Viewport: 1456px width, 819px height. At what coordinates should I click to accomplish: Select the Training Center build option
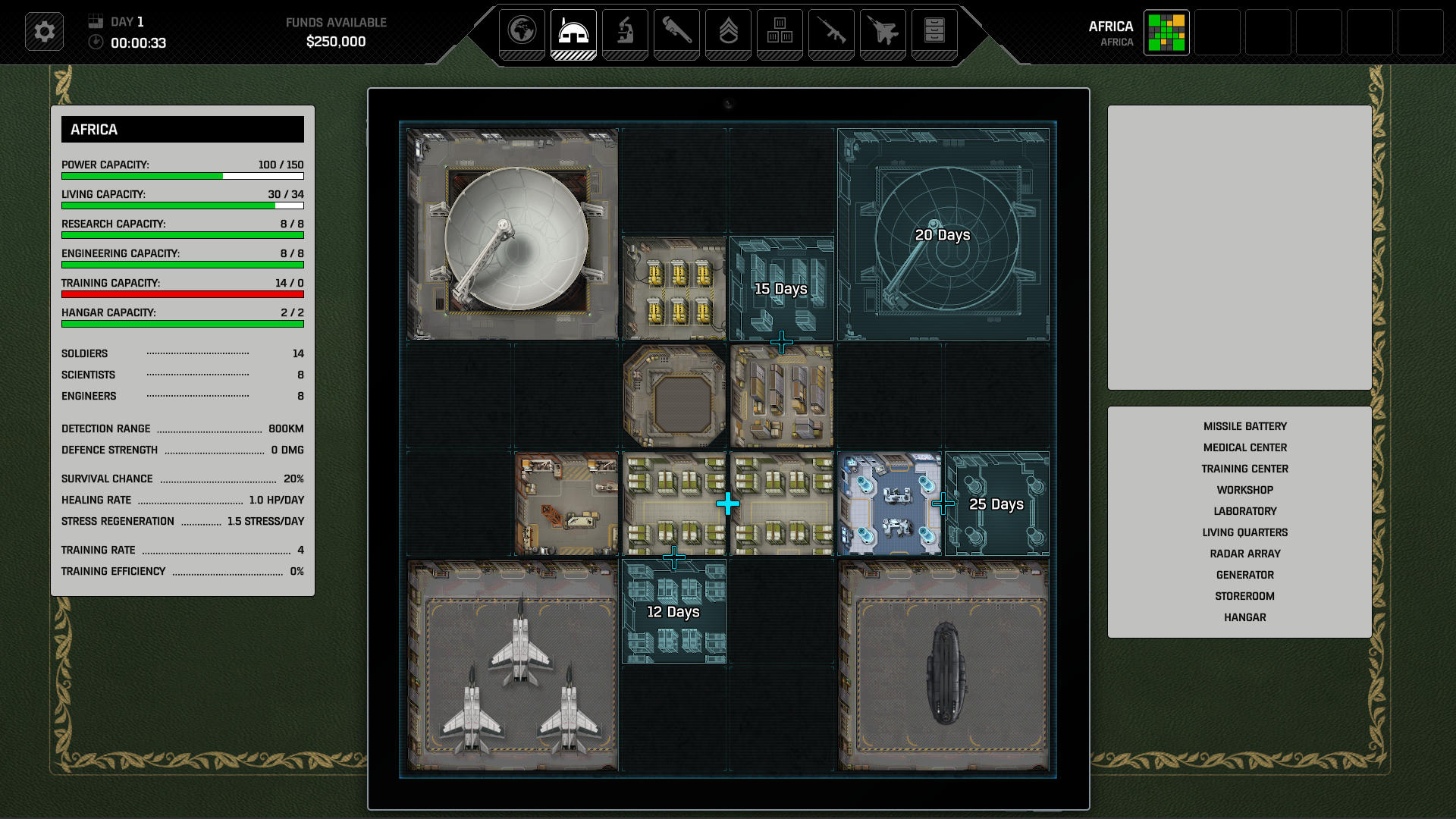pyautogui.click(x=1244, y=469)
